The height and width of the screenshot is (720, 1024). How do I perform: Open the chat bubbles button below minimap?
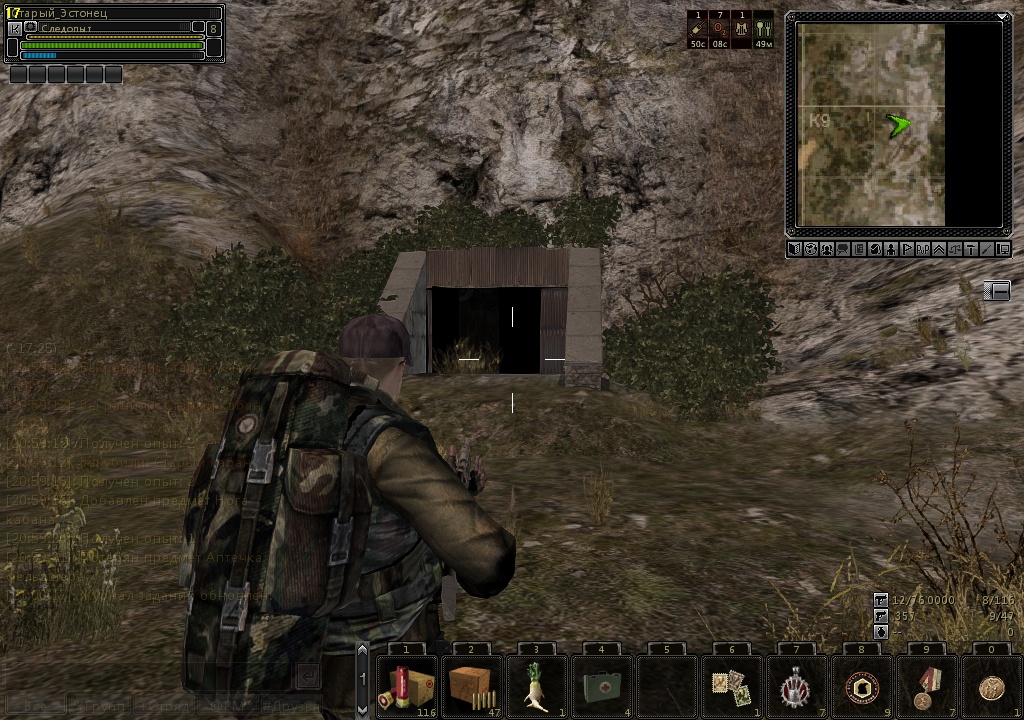click(843, 249)
